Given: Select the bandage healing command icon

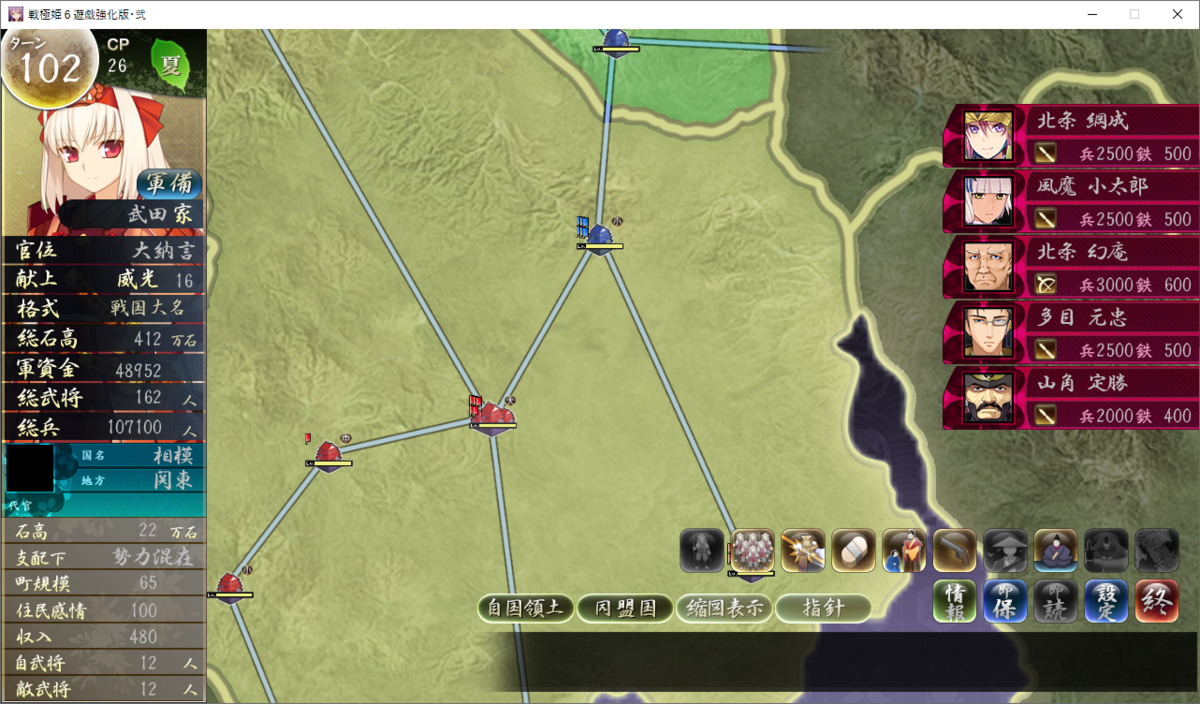Looking at the screenshot, I should click(853, 551).
